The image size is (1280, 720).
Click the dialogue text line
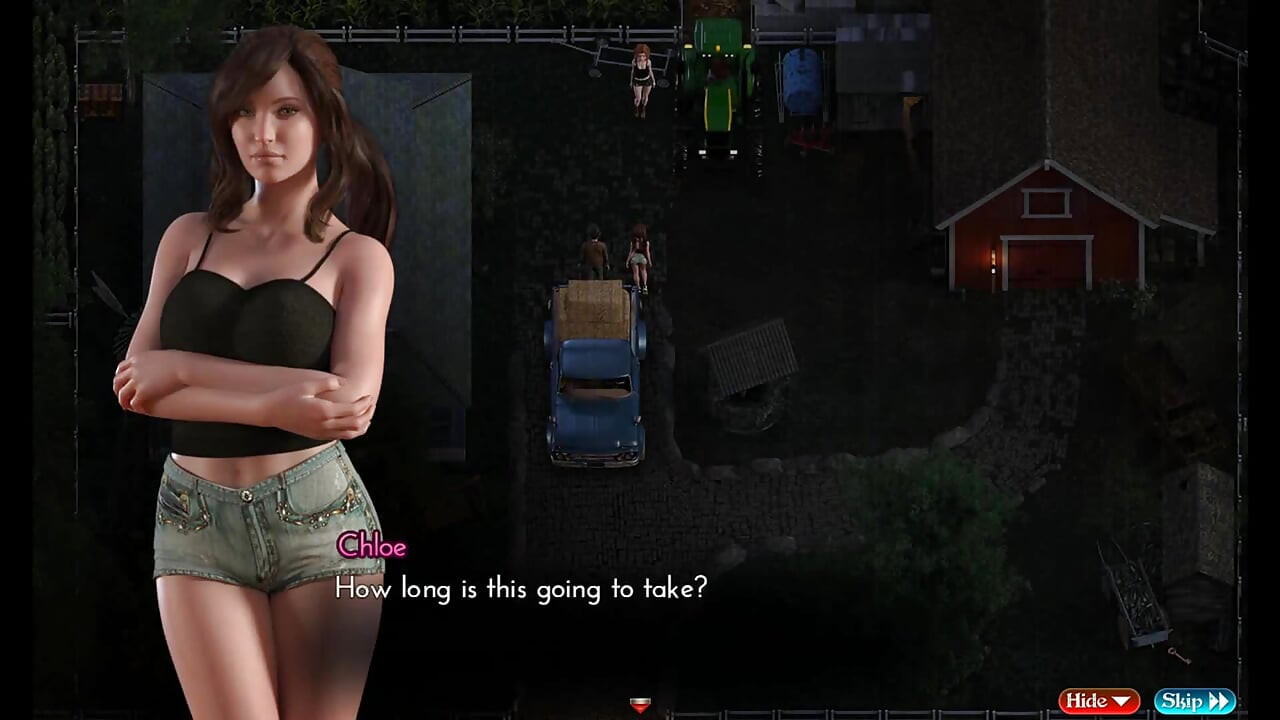[x=520, y=589]
